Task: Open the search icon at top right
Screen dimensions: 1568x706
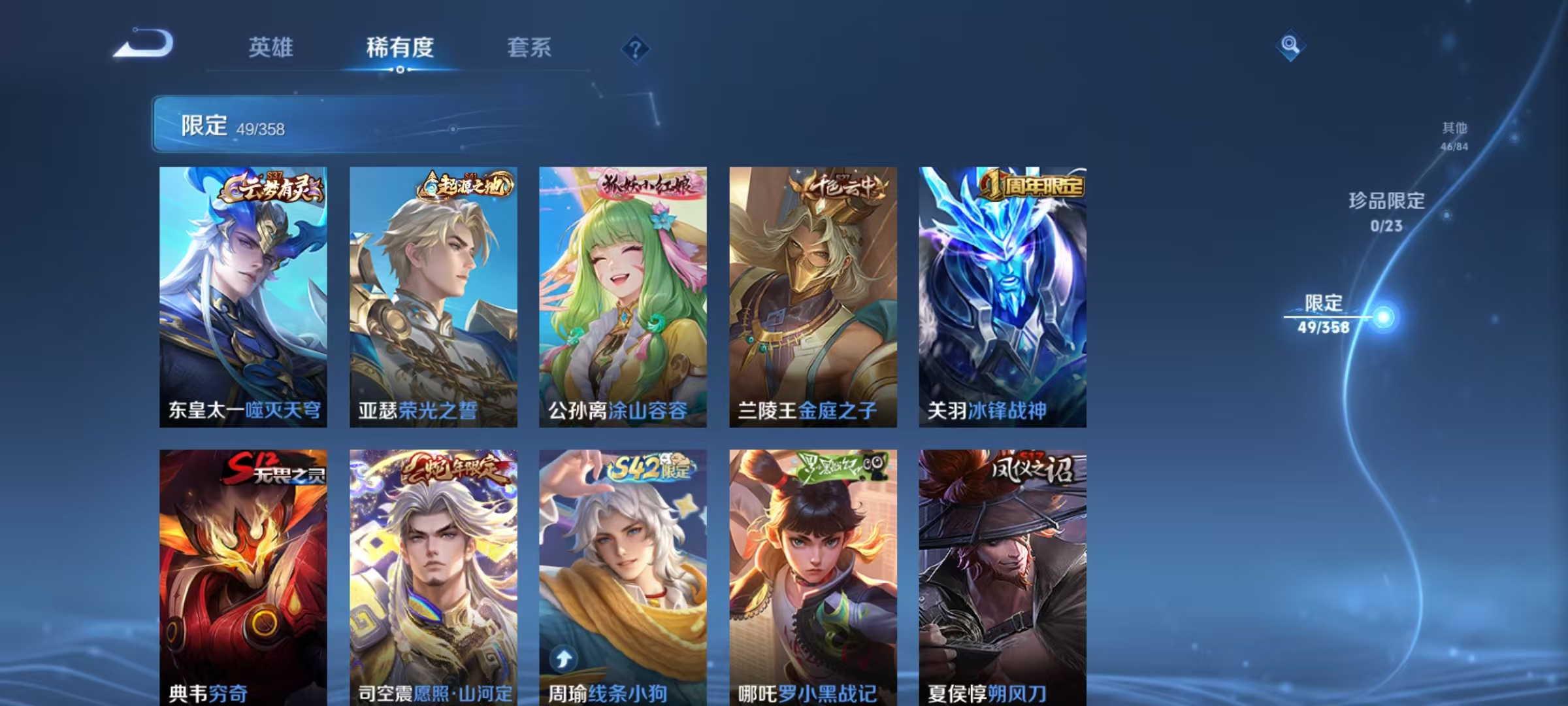Action: click(1290, 44)
